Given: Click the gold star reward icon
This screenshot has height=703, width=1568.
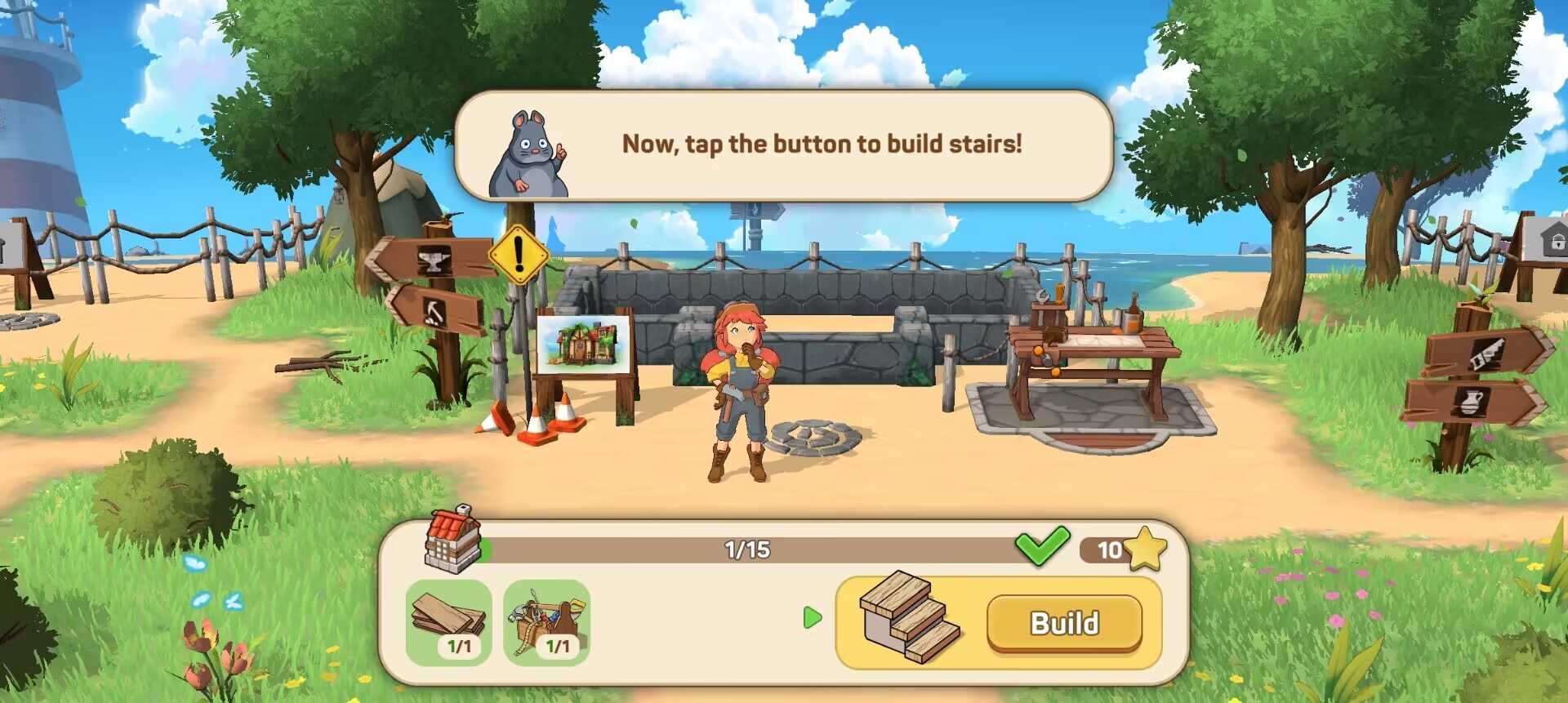Looking at the screenshot, I should [1146, 549].
